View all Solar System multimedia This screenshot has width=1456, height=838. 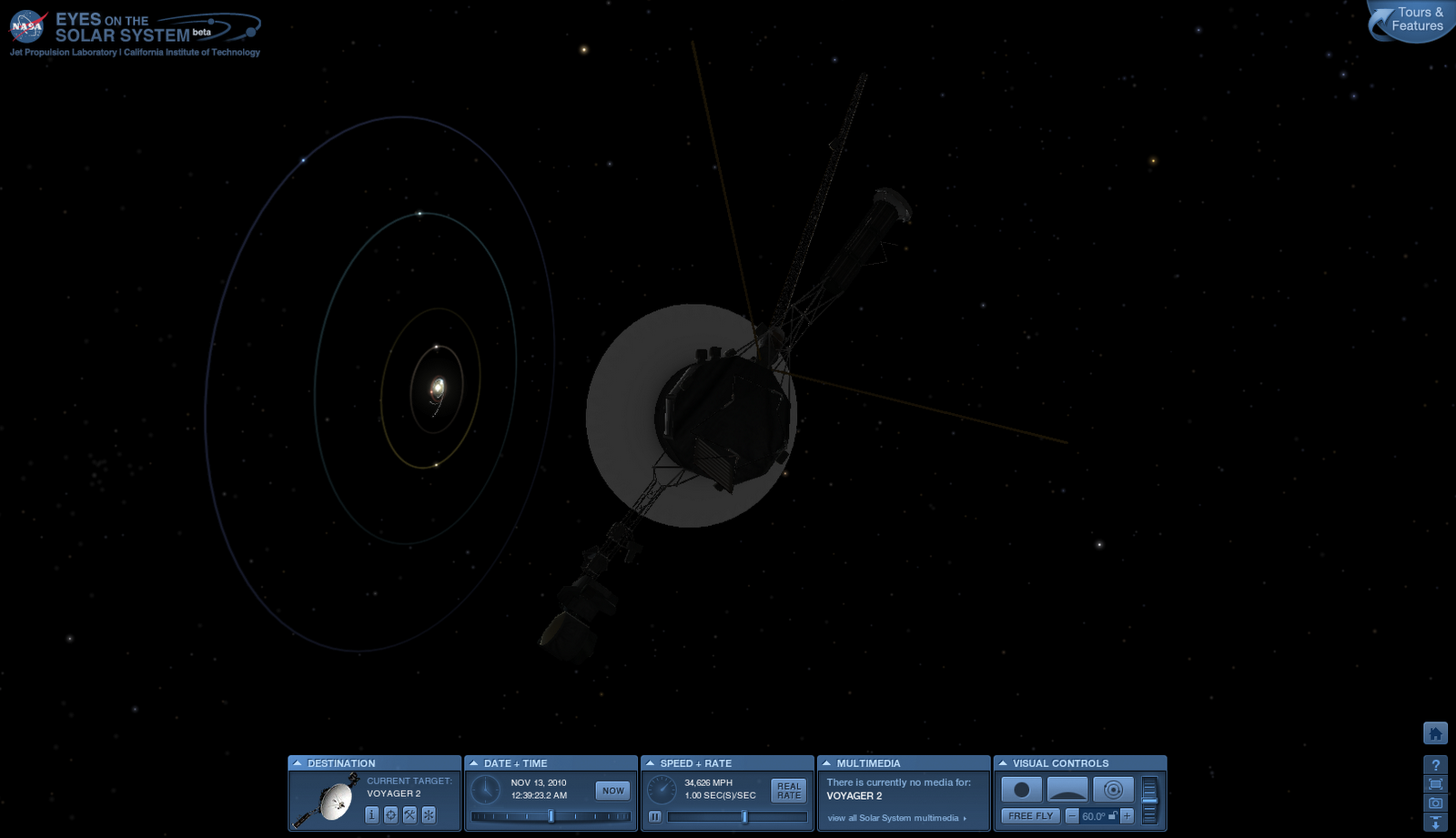[894, 817]
